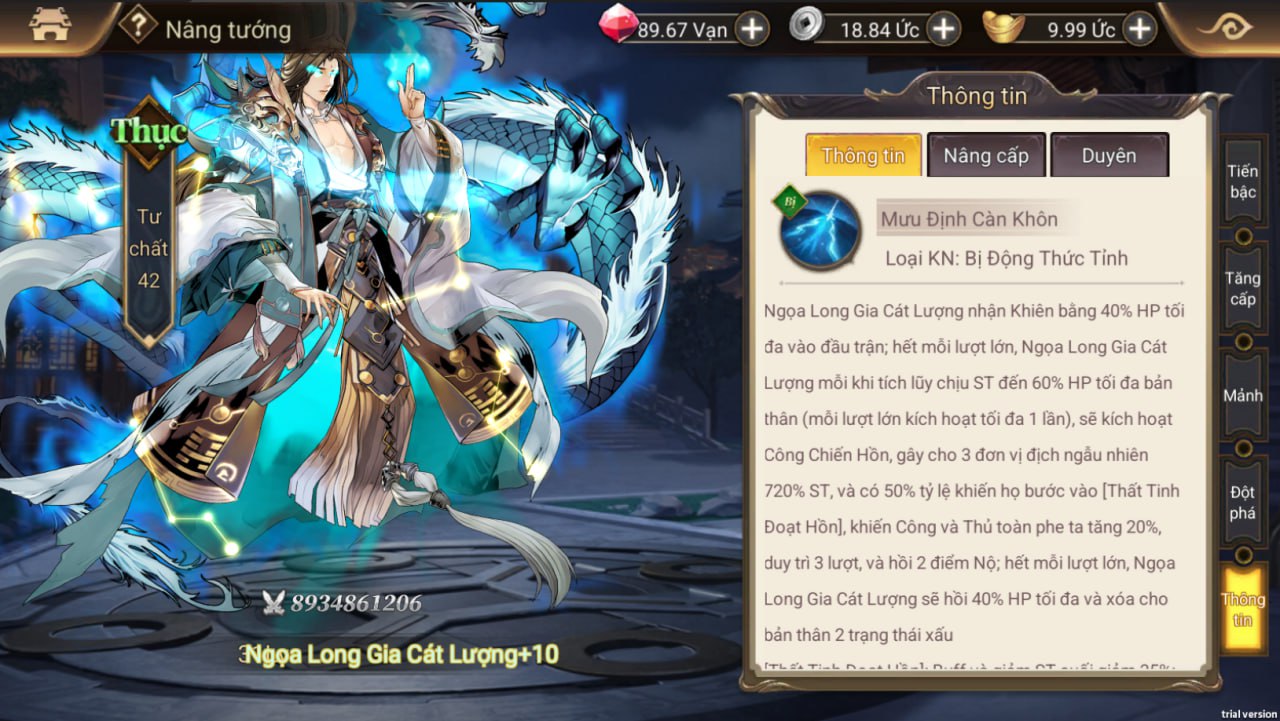Open the question mark help icon
The height and width of the screenshot is (721, 1280).
(x=138, y=26)
